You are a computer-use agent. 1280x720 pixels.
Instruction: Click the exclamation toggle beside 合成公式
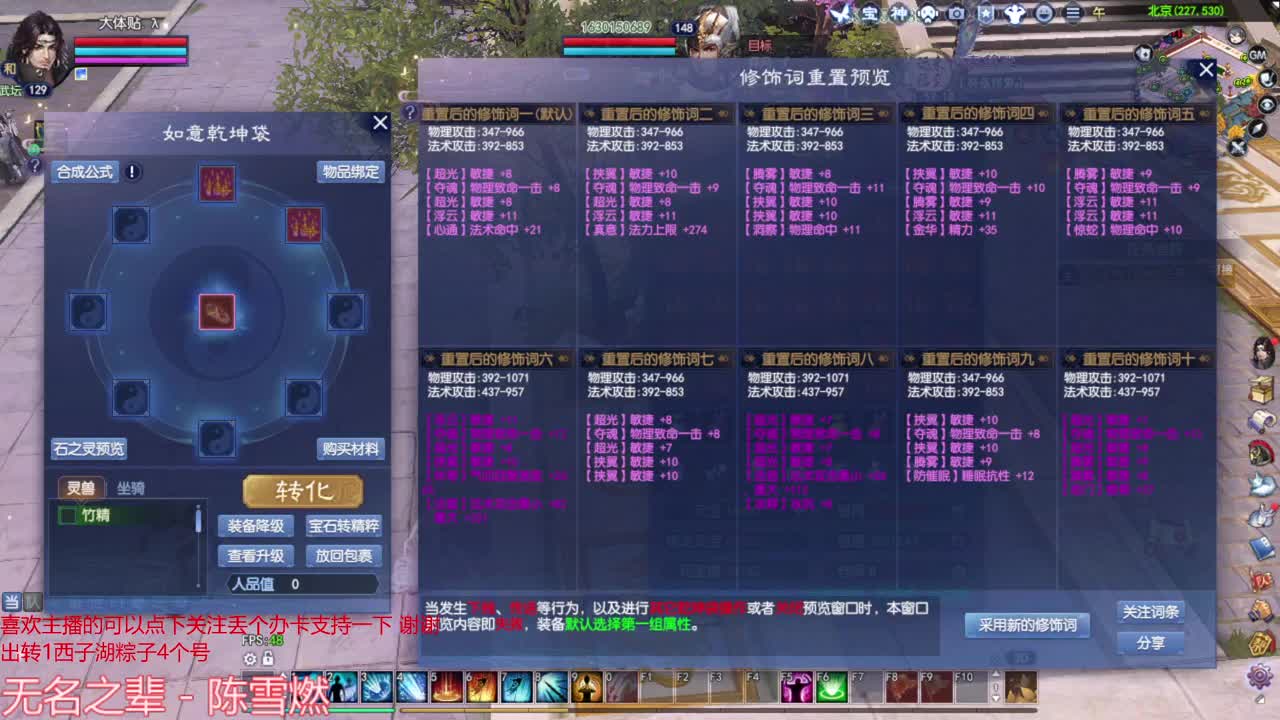pyautogui.click(x=130, y=171)
